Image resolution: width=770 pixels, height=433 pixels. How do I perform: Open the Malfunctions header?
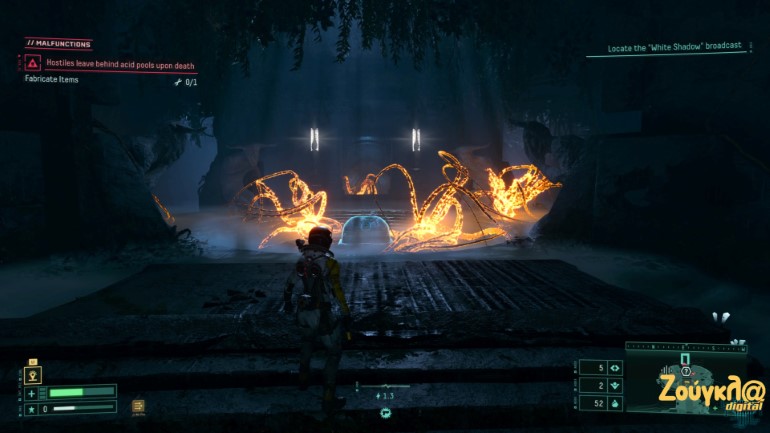click(x=59, y=44)
